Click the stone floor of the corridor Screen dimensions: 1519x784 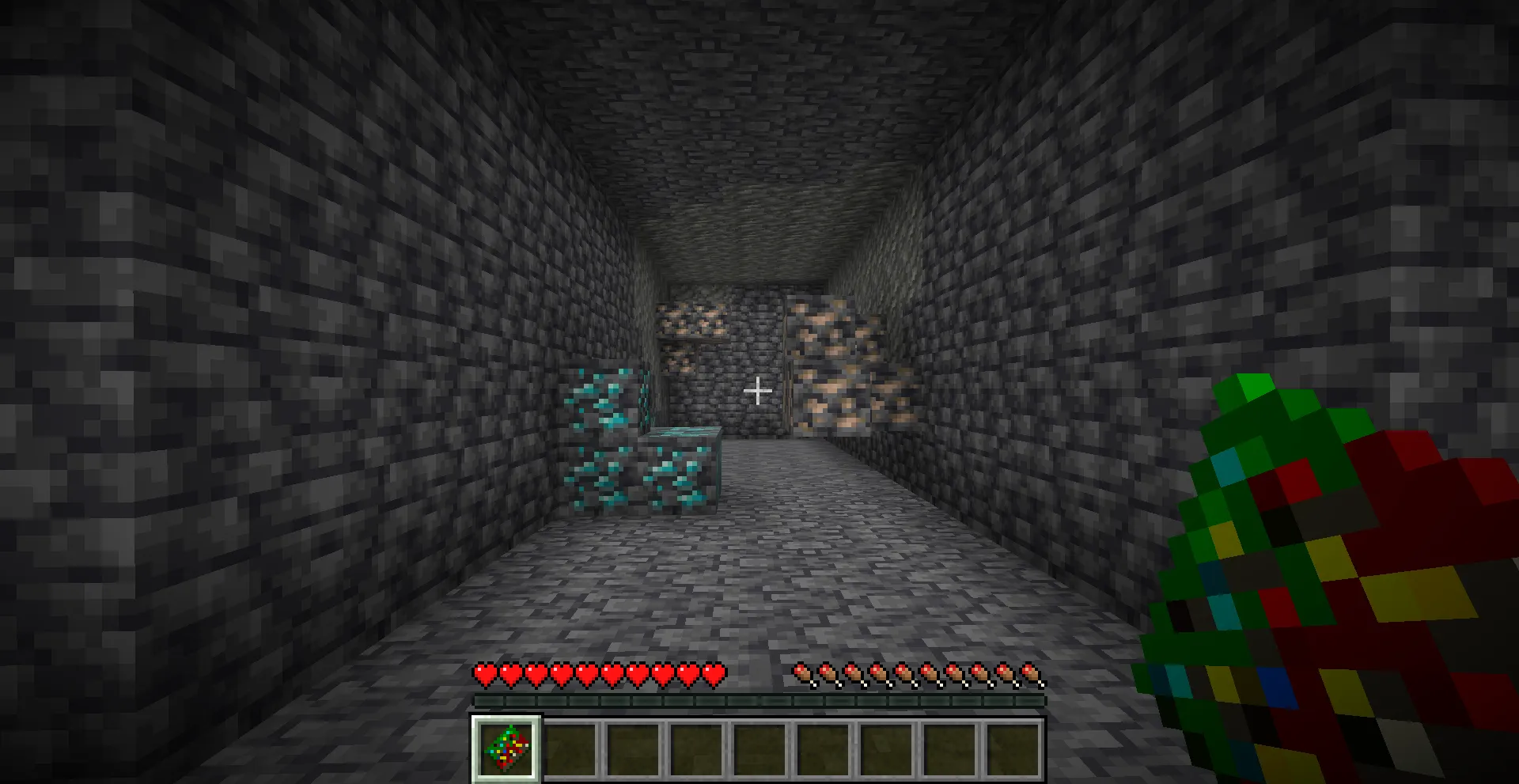[759, 570]
